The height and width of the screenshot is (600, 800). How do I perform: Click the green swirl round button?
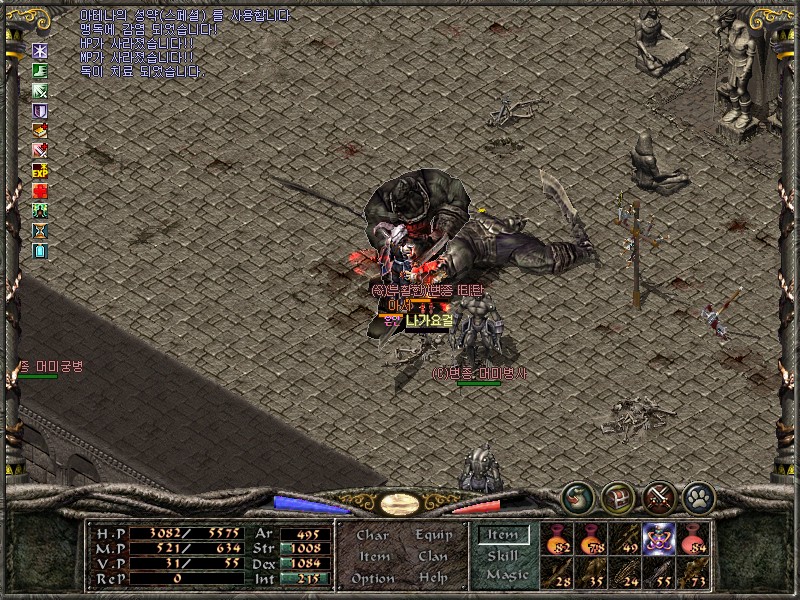577,496
